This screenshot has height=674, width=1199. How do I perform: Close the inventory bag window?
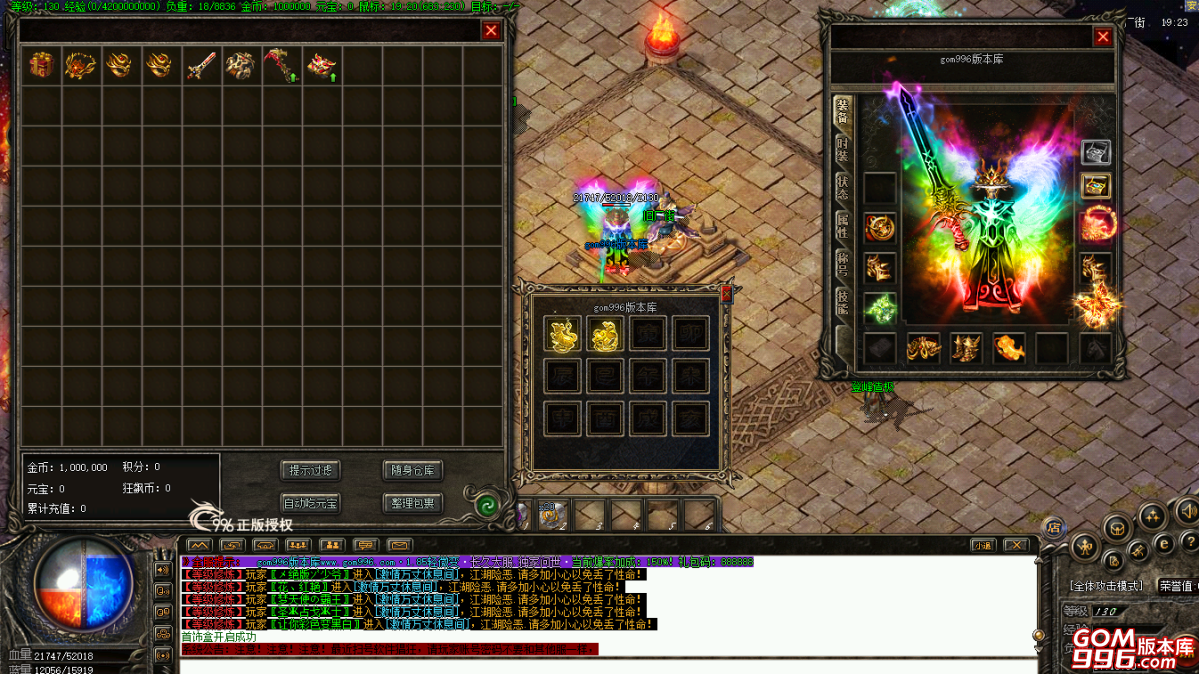tap(490, 31)
